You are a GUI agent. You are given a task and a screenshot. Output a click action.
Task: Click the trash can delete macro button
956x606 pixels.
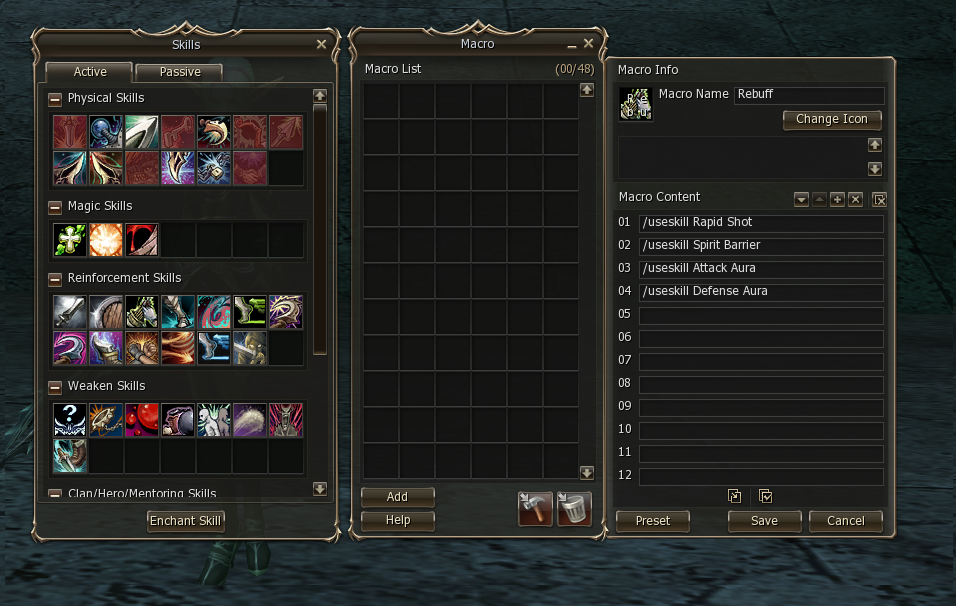[x=574, y=509]
